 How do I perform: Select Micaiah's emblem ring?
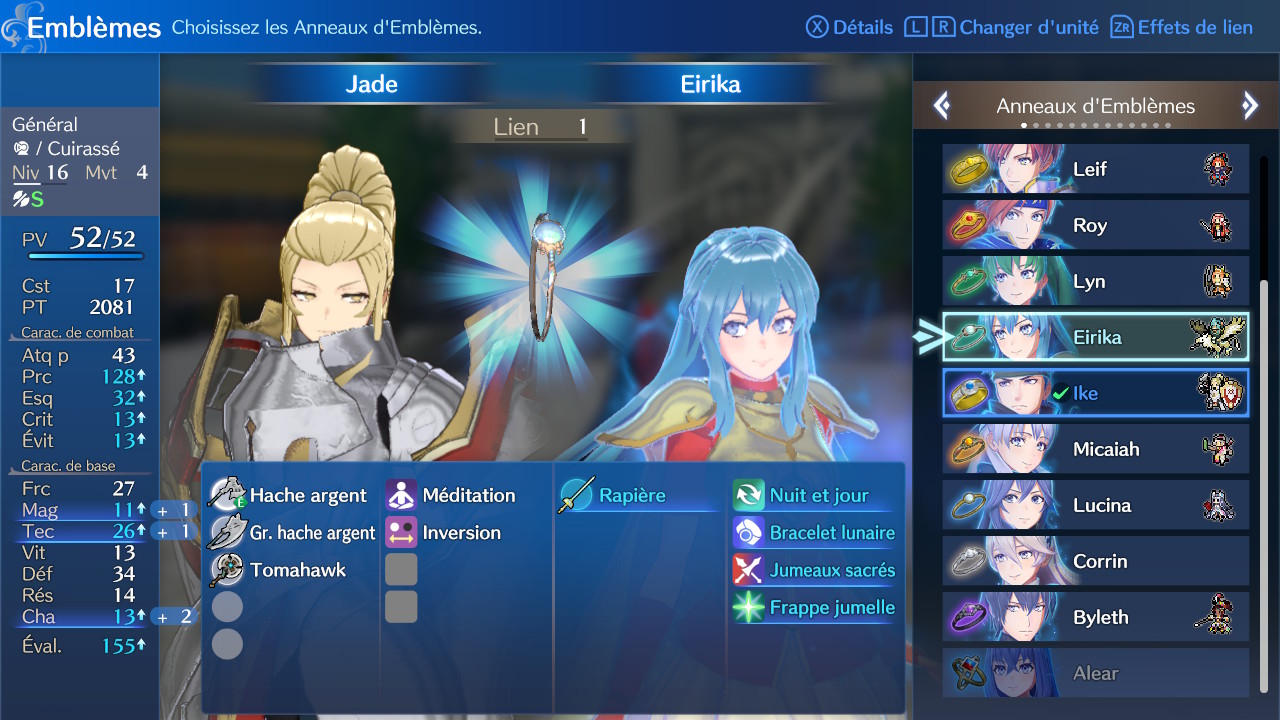[x=1095, y=449]
